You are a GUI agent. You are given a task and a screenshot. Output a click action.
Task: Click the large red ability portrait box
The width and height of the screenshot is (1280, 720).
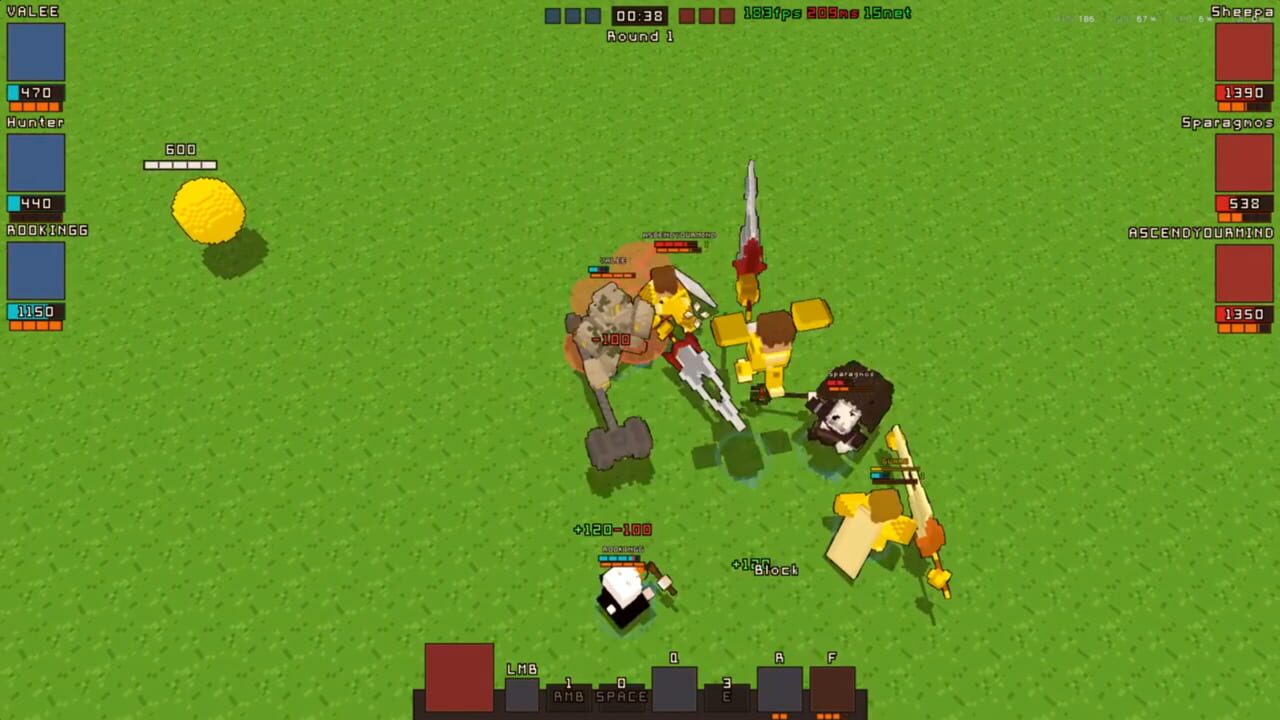(459, 679)
